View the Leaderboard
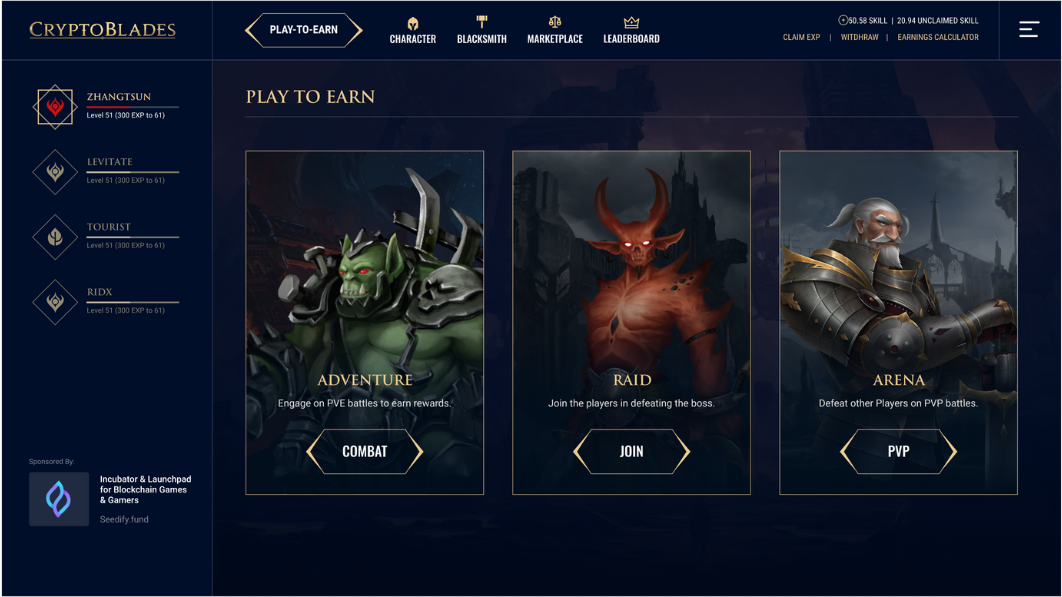The width and height of the screenshot is (1062, 597). point(631,31)
